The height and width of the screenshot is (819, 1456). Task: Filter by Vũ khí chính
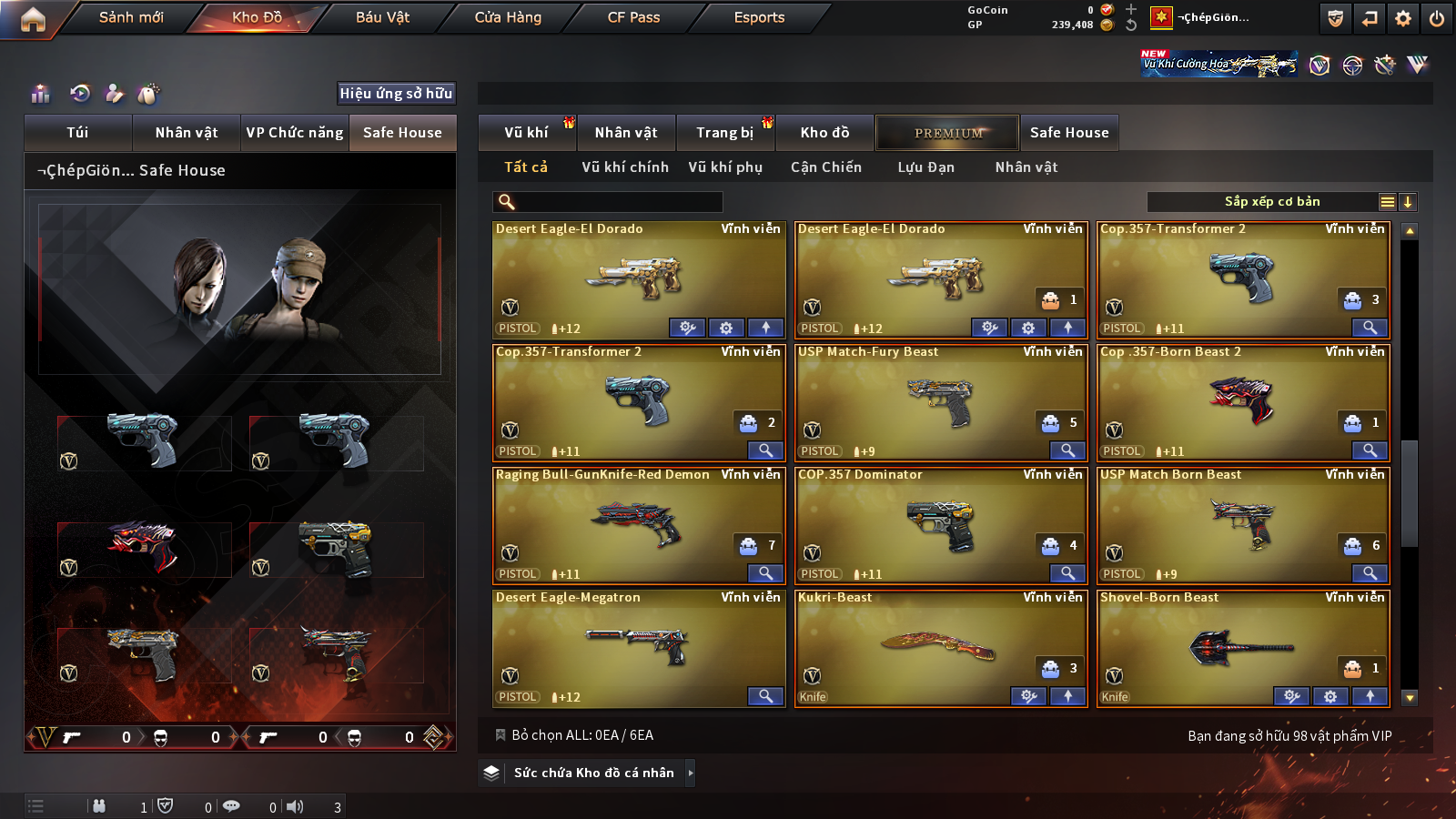625,167
